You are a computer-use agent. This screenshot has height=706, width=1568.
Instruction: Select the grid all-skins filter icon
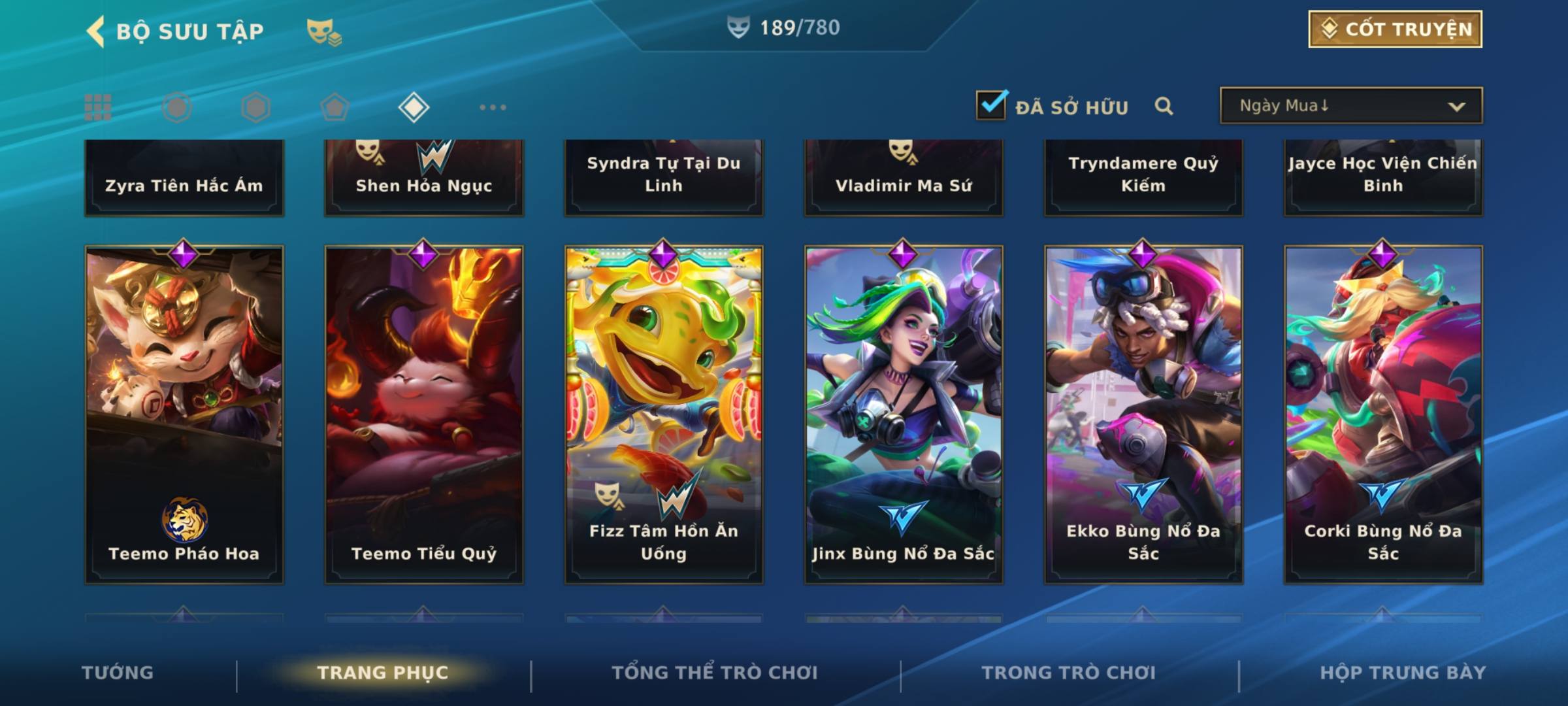(98, 107)
